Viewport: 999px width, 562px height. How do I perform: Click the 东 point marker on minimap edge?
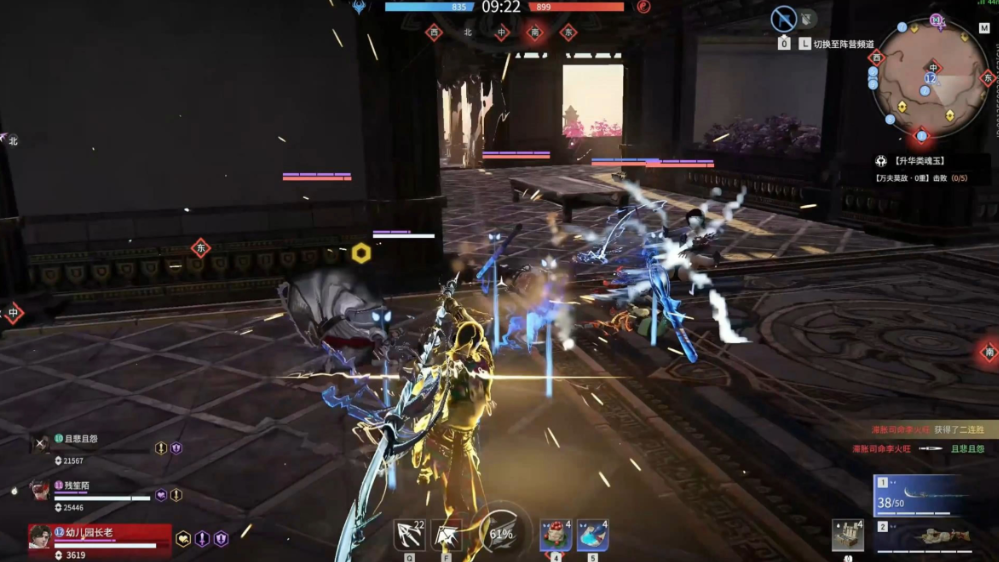click(x=988, y=78)
